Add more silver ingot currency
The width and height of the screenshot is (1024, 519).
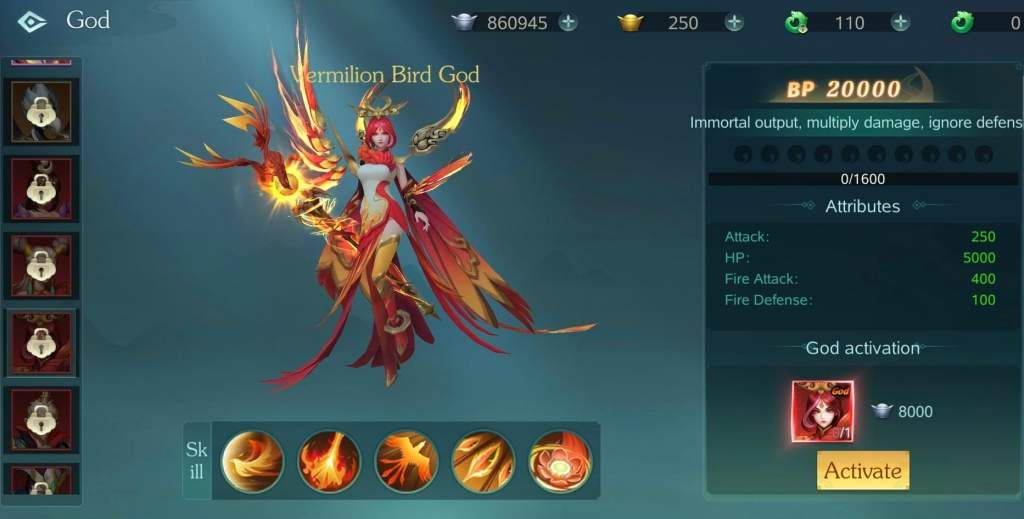coord(568,23)
